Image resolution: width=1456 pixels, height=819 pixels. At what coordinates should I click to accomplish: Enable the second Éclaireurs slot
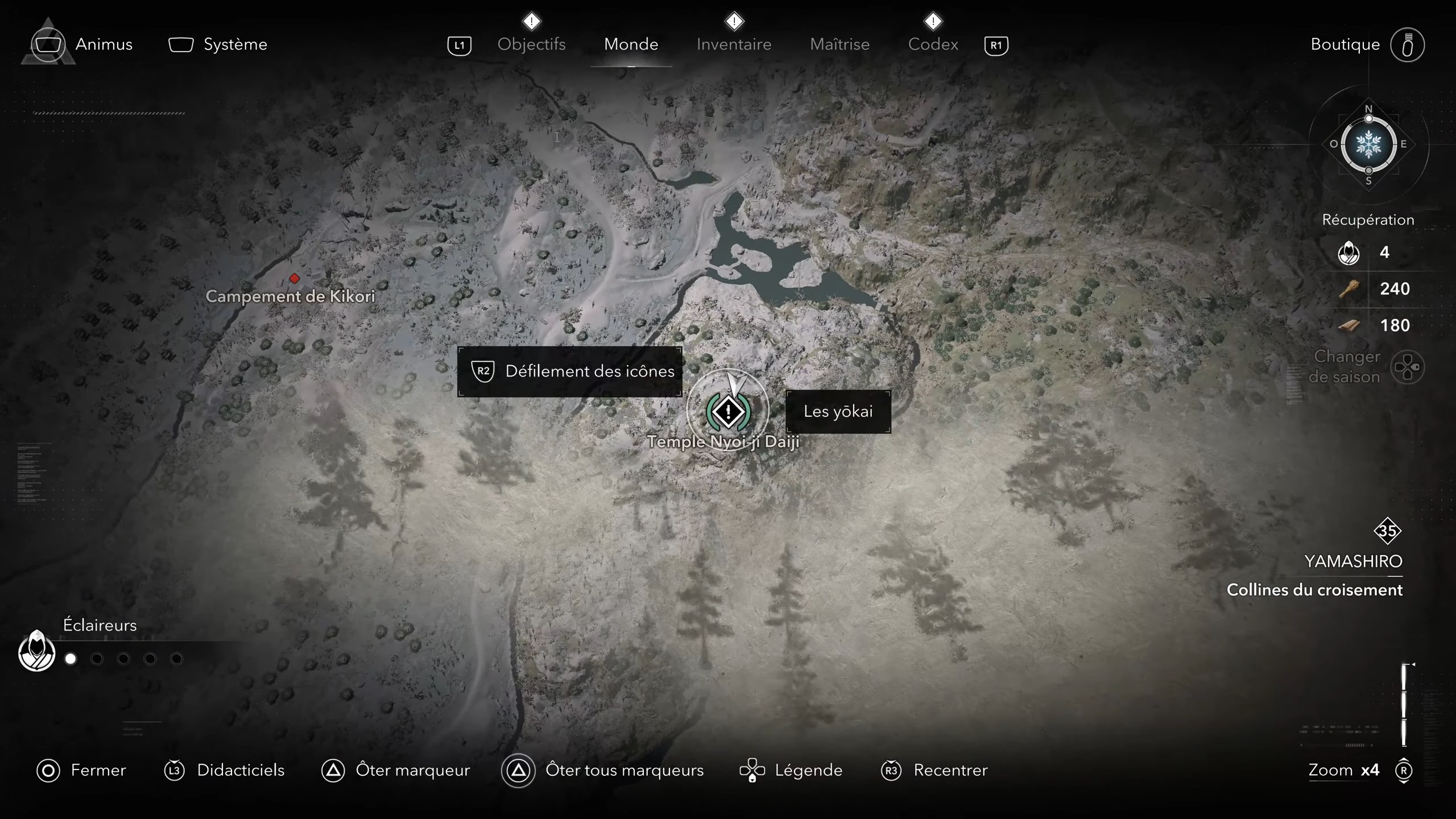[x=97, y=658]
